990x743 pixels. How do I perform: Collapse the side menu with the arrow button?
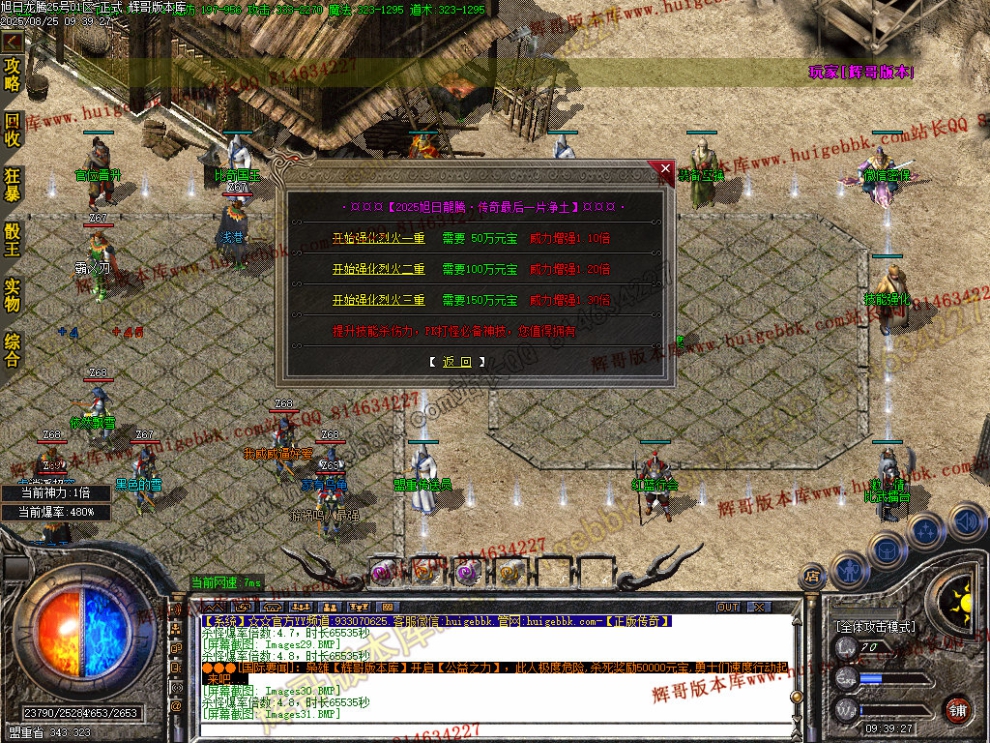coord(12,42)
